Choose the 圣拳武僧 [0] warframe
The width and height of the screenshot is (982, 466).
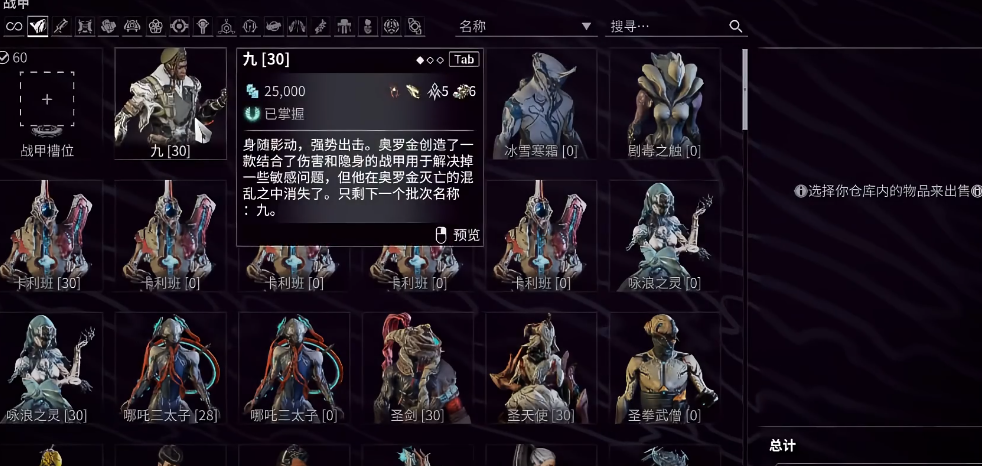665,368
